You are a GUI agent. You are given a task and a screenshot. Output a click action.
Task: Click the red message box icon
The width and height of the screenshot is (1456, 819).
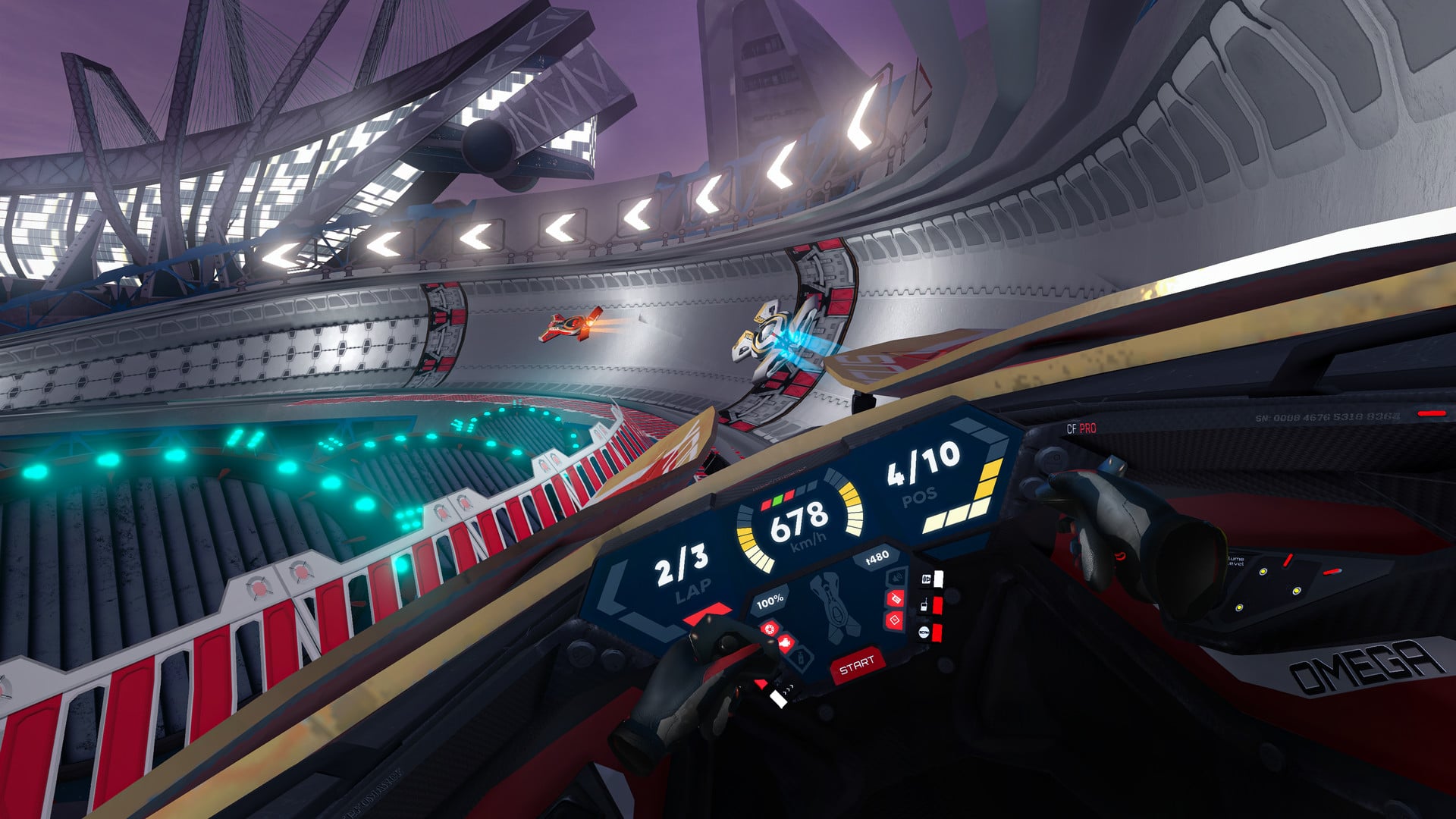(896, 620)
